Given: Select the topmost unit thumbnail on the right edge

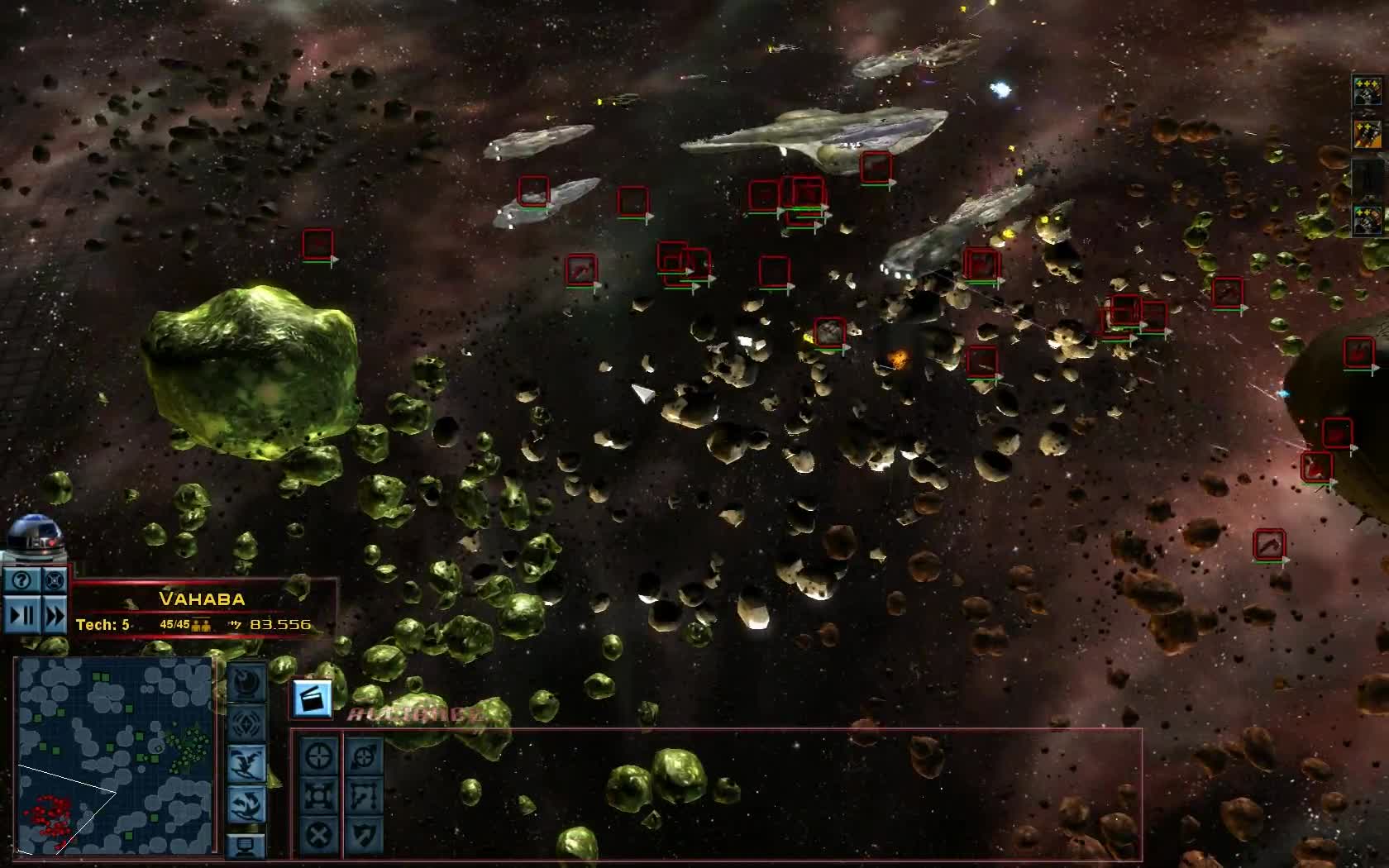Looking at the screenshot, I should tap(1368, 93).
